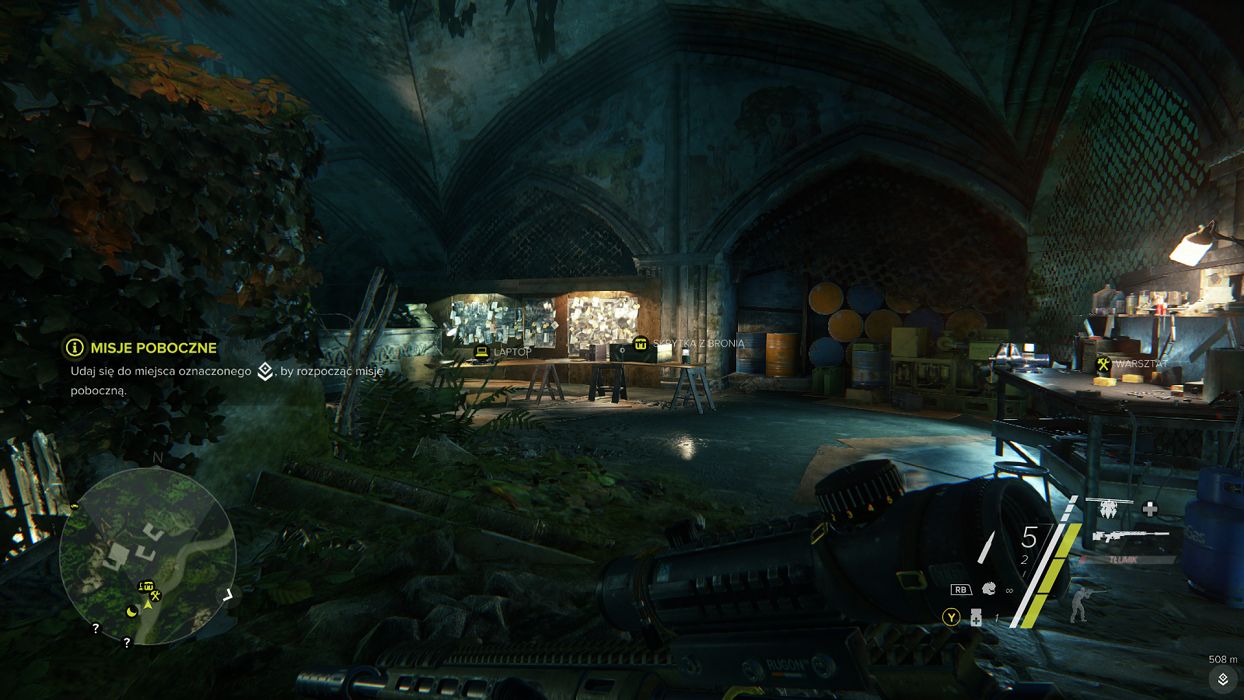Click the Warsztat workshop marker
Image resolution: width=1244 pixels, height=700 pixels.
tap(1103, 364)
